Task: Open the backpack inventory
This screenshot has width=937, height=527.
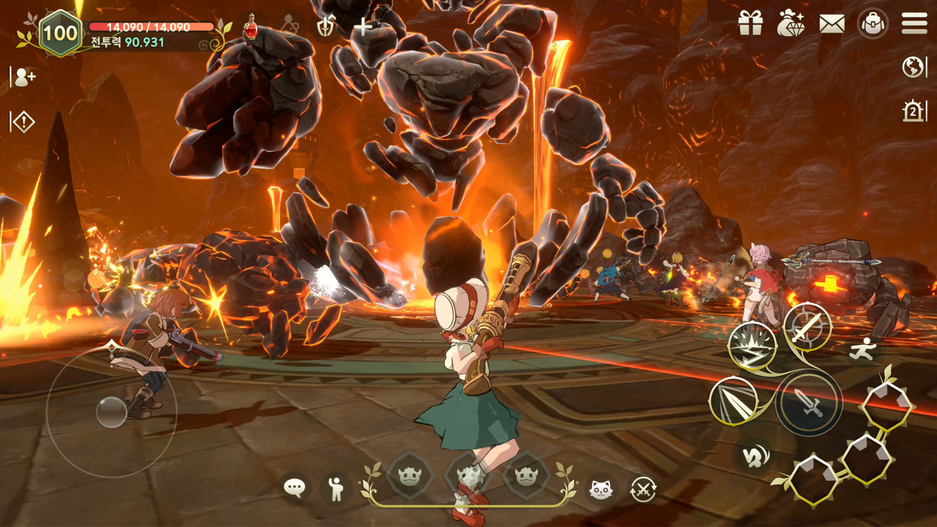Action: click(x=873, y=24)
